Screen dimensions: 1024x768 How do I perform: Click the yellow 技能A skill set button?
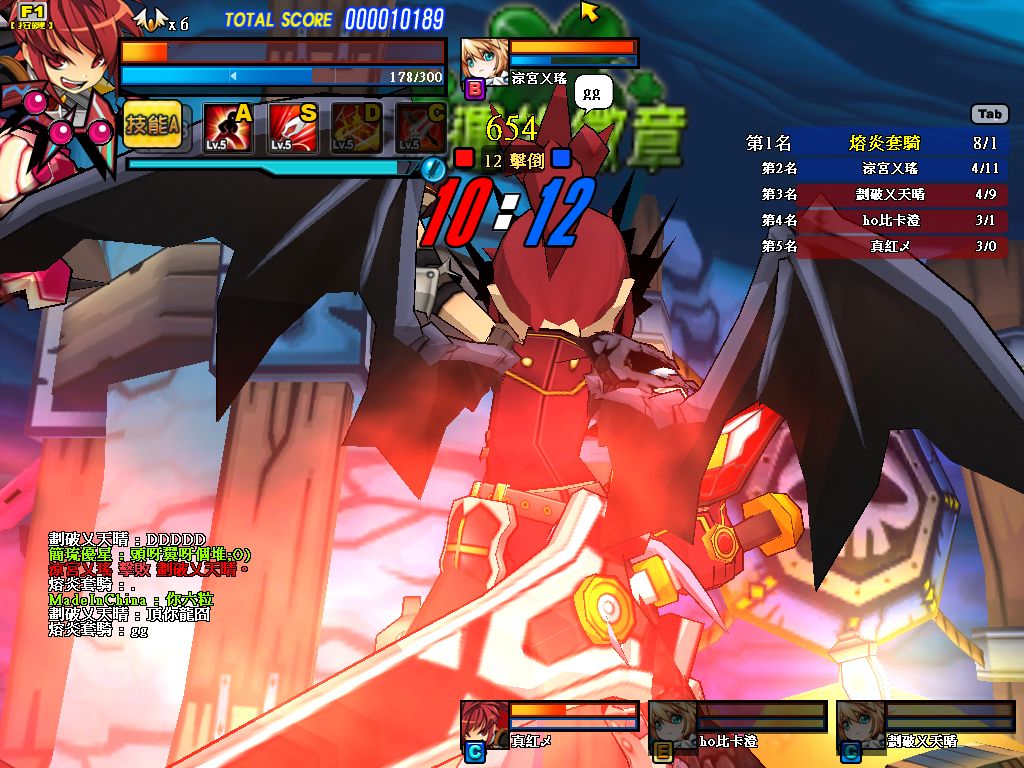coord(153,124)
